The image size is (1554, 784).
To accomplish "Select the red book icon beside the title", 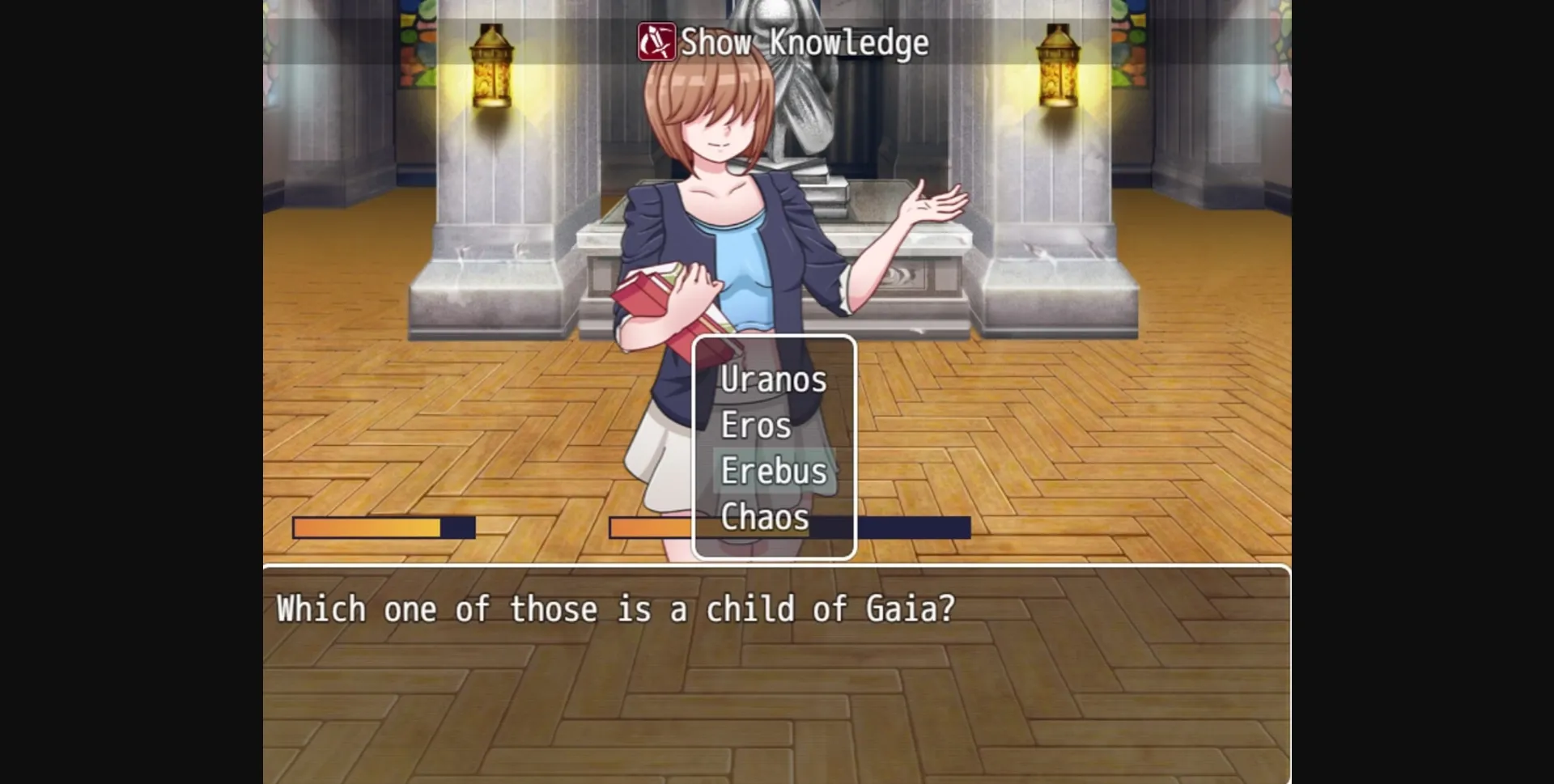I will point(656,43).
